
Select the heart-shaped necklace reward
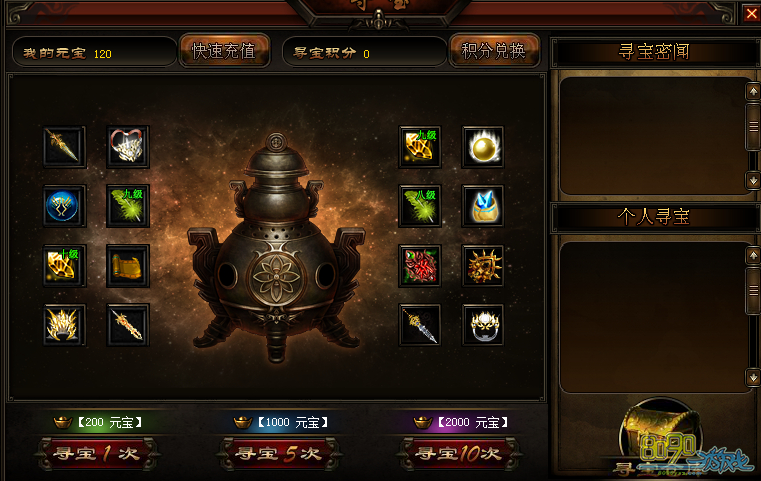tap(128, 147)
